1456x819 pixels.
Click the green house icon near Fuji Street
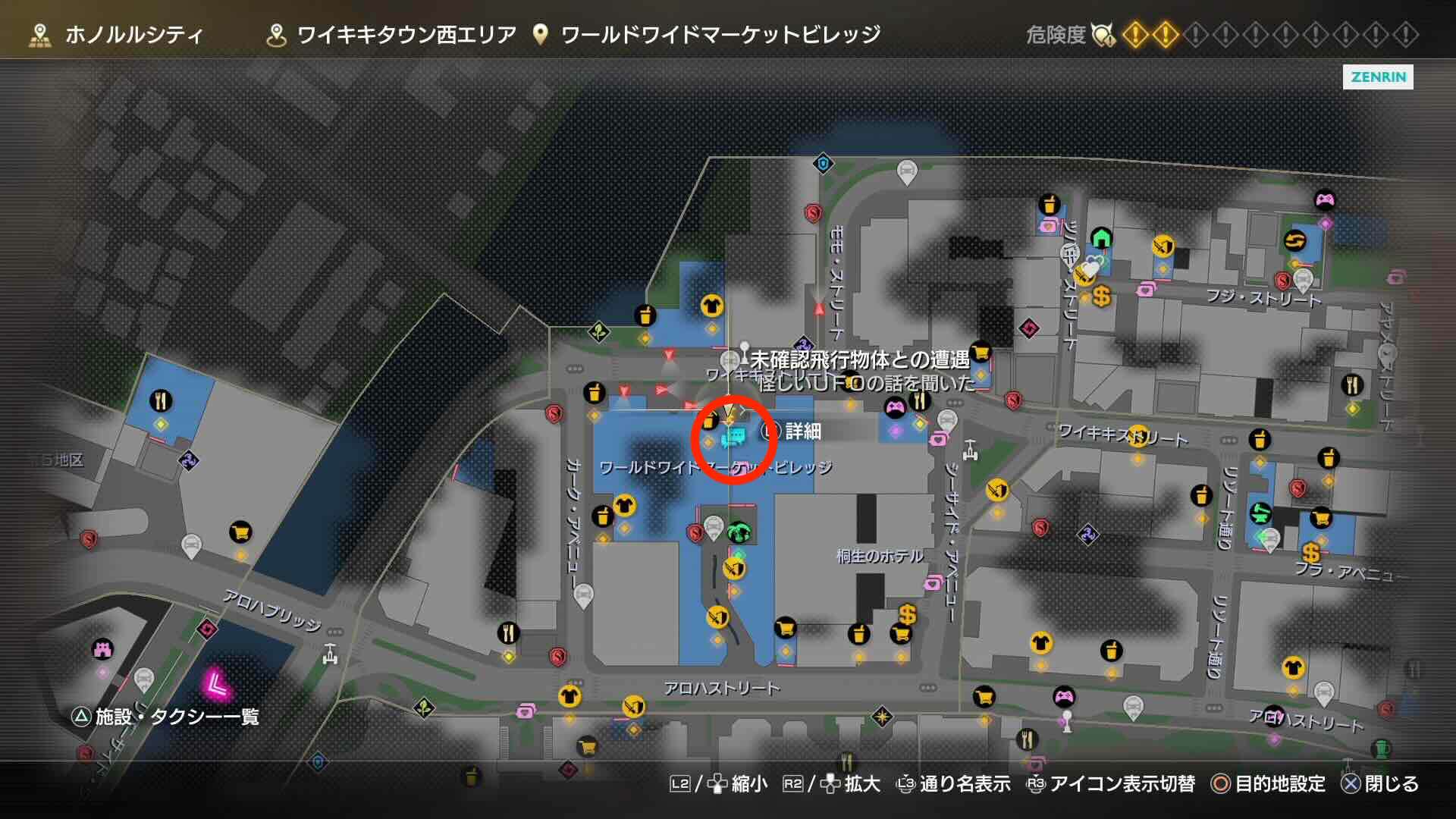[1102, 238]
